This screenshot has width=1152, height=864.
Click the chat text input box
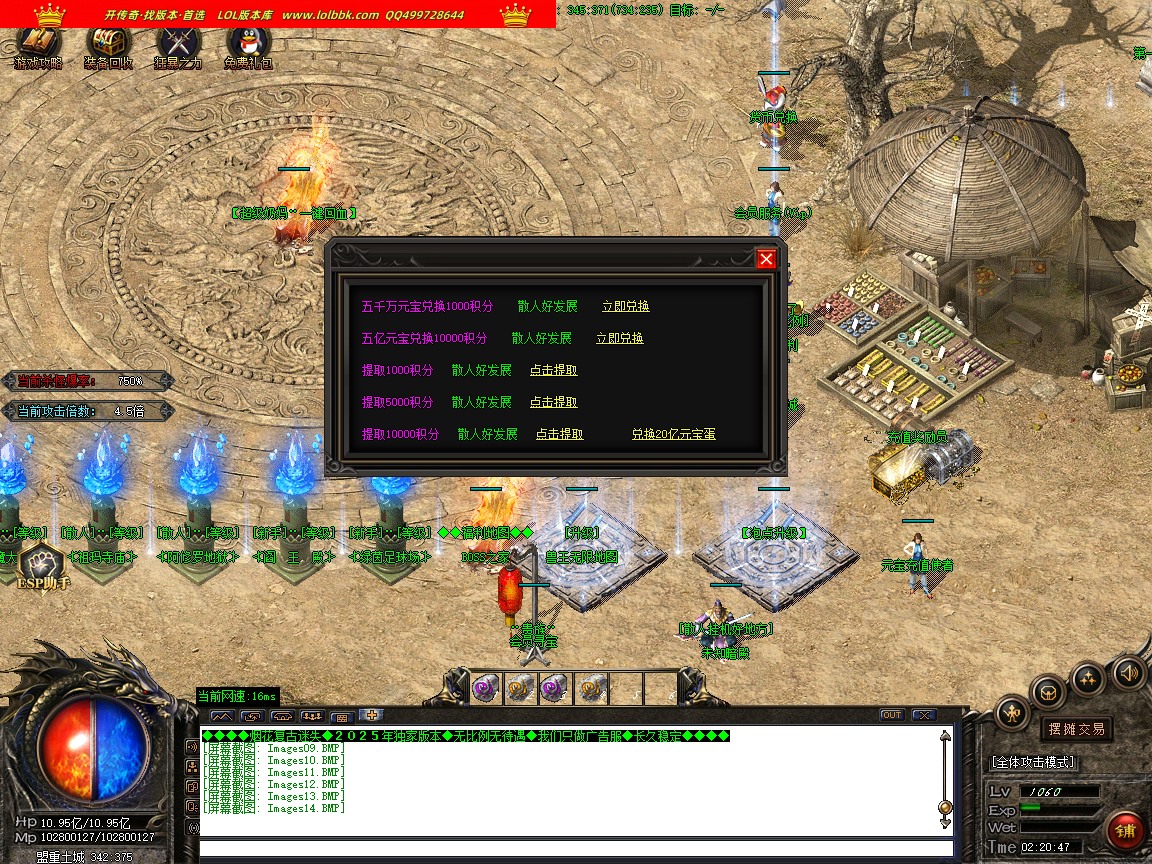click(575, 850)
